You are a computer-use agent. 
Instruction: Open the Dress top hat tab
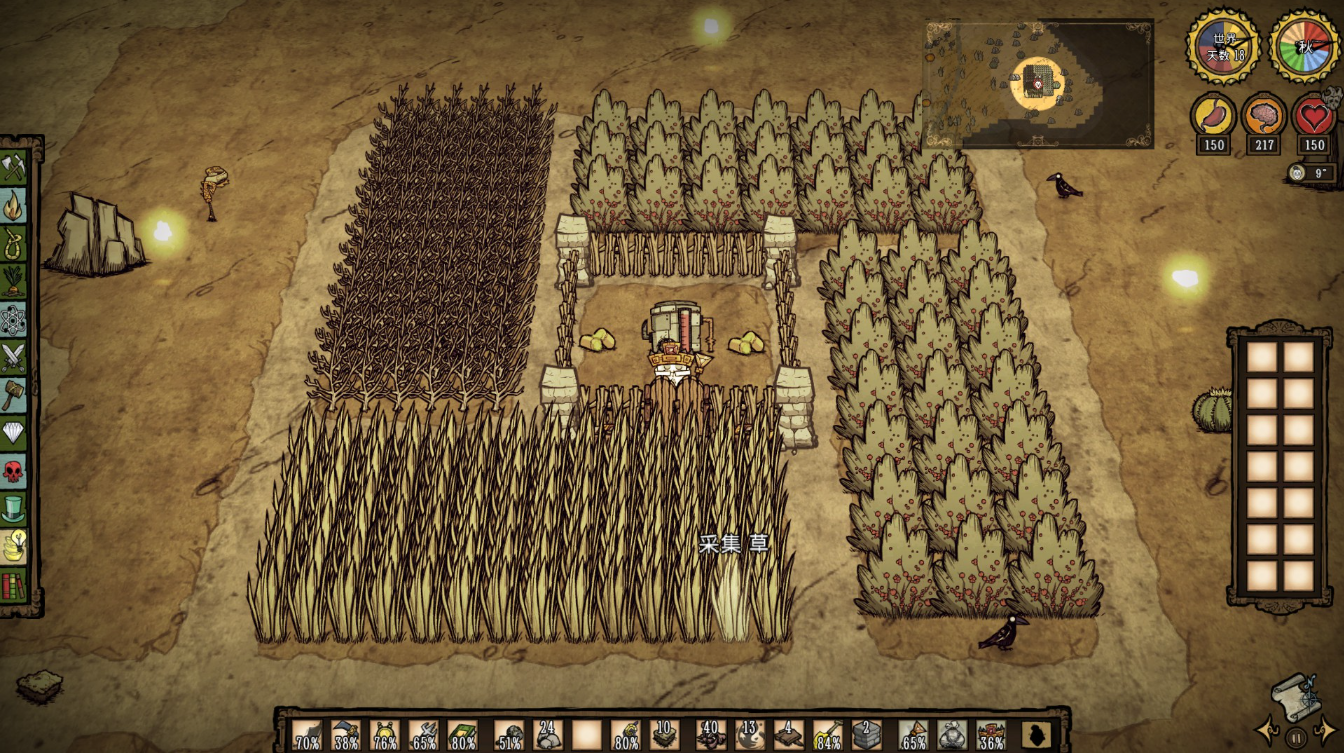point(14,509)
